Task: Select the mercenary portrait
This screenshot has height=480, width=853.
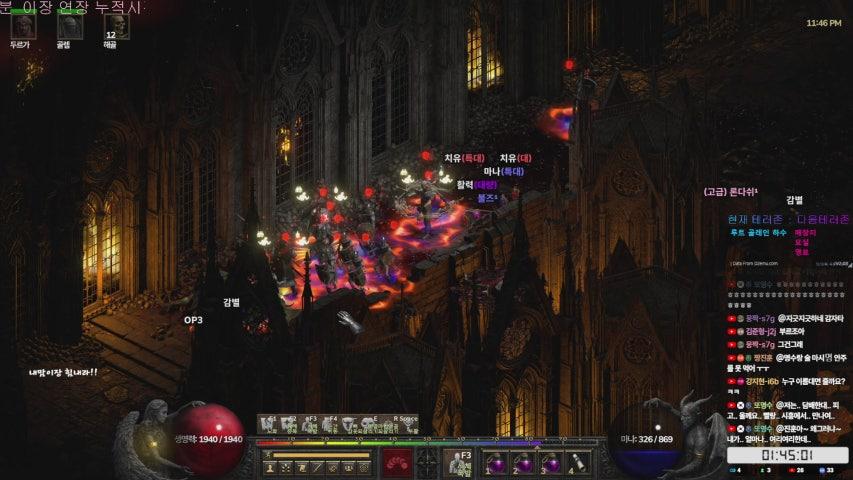Action: click(21, 26)
